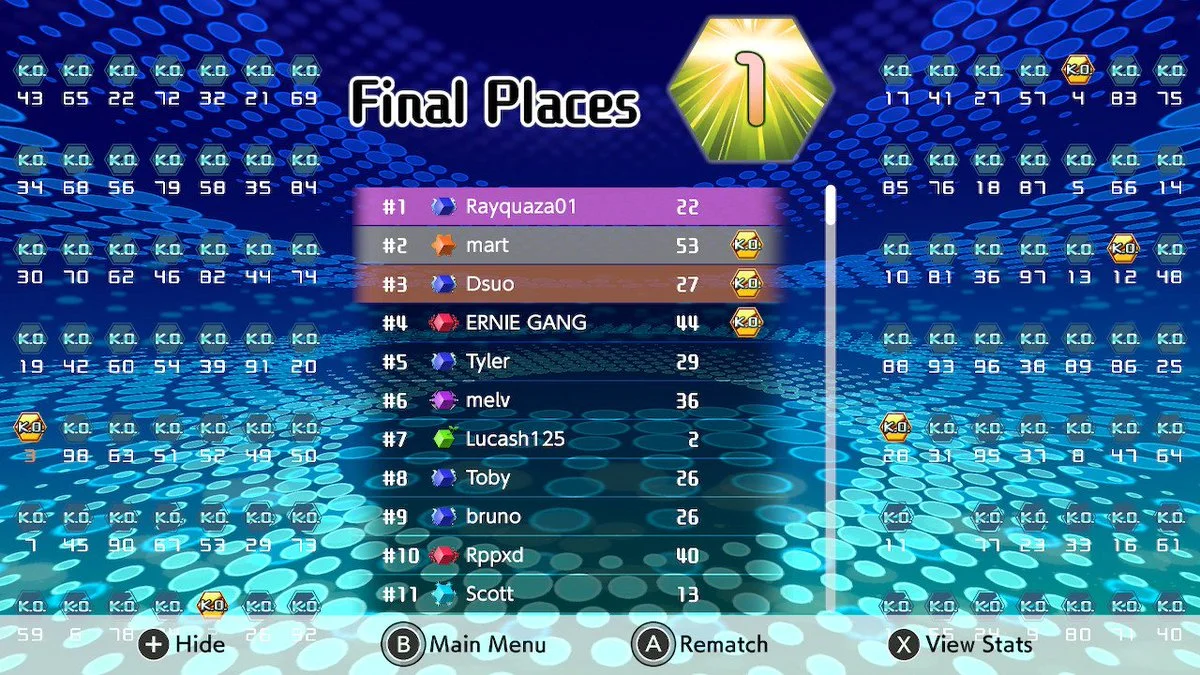Select the bruno player row

[567, 516]
